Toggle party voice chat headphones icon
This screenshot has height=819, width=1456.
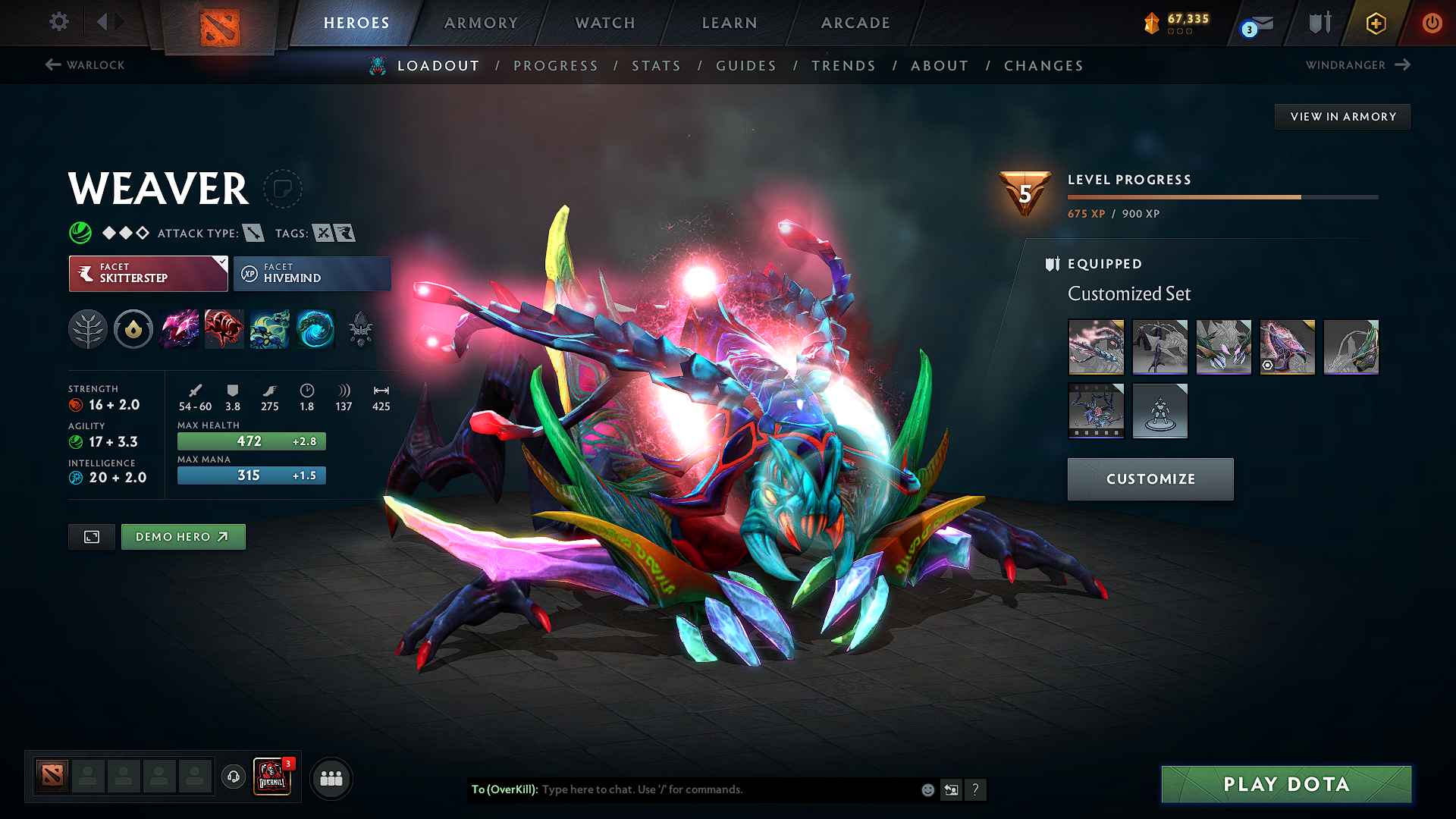click(x=233, y=777)
